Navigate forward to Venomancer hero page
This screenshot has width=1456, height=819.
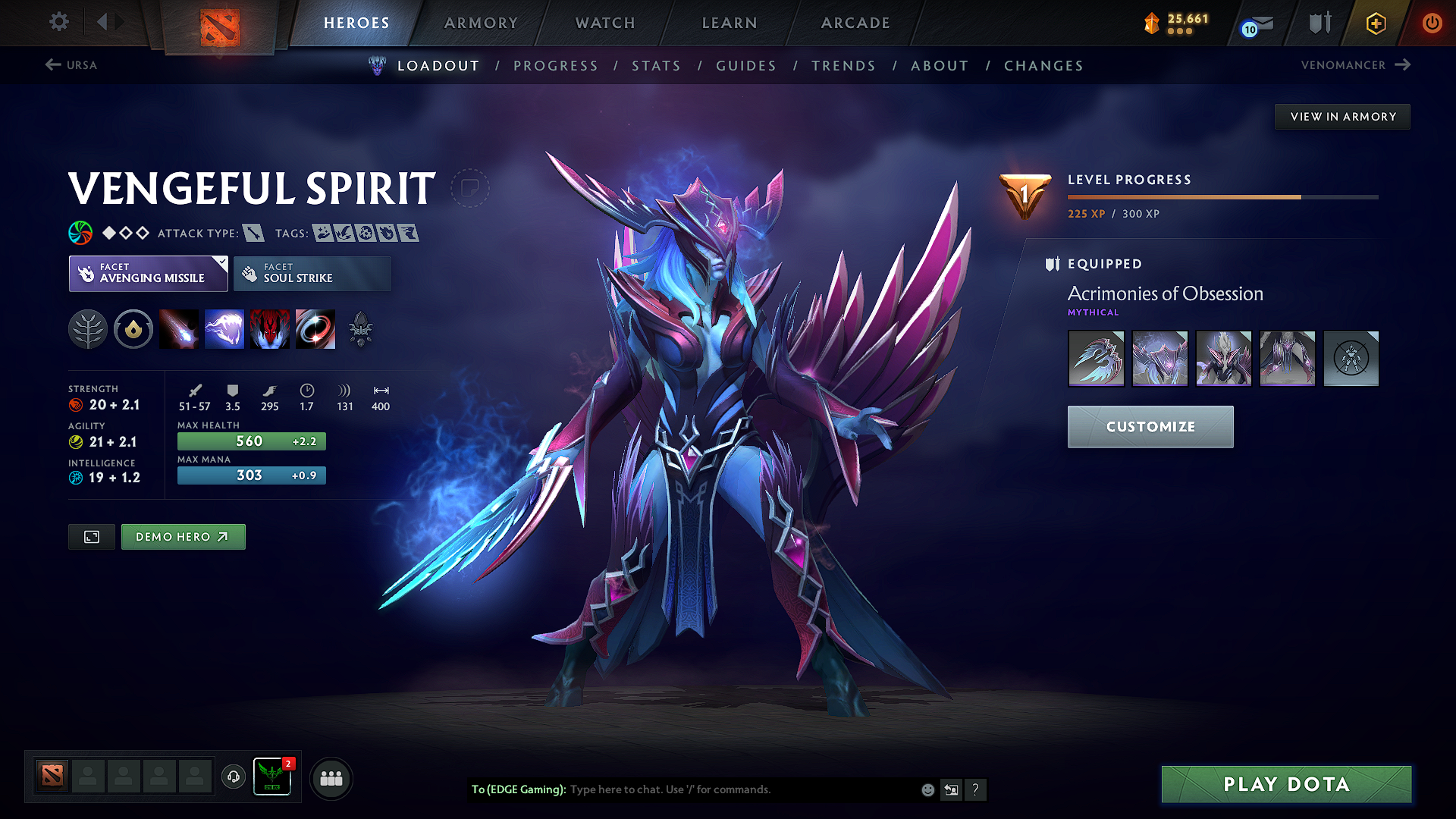pos(1355,65)
